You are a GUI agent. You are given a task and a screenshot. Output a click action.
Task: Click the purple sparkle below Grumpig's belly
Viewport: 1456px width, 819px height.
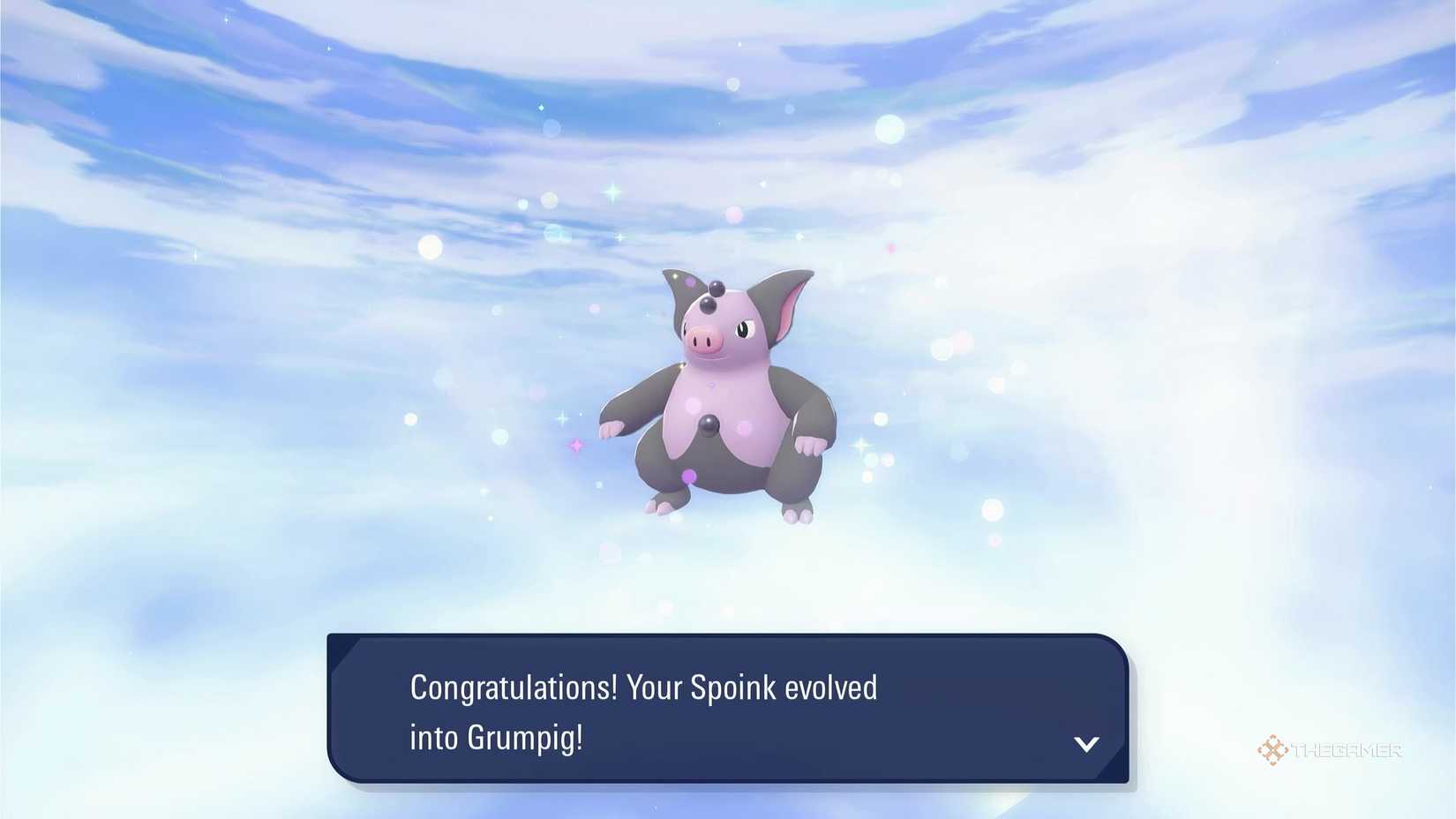(x=689, y=475)
